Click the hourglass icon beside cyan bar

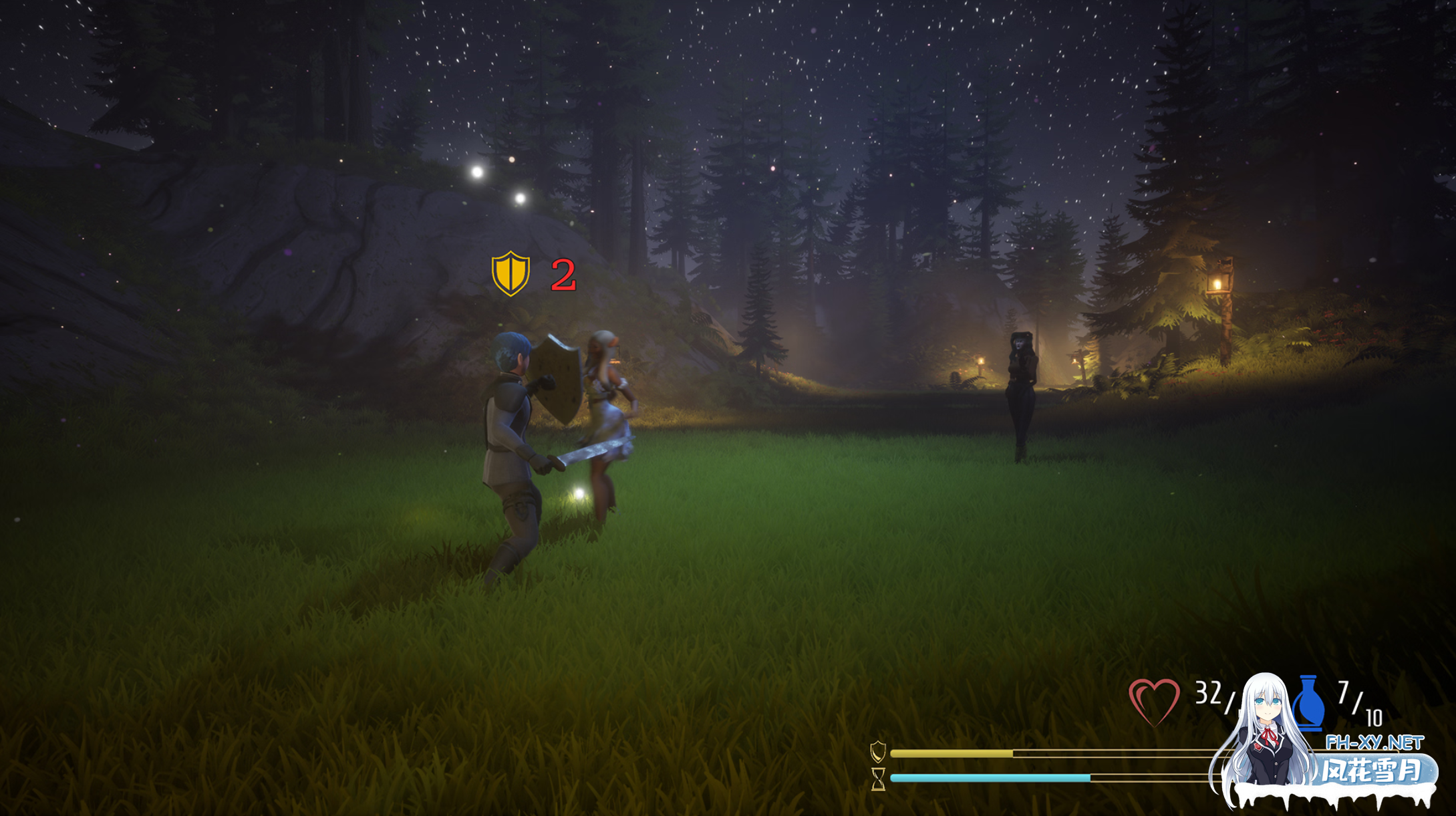(878, 779)
